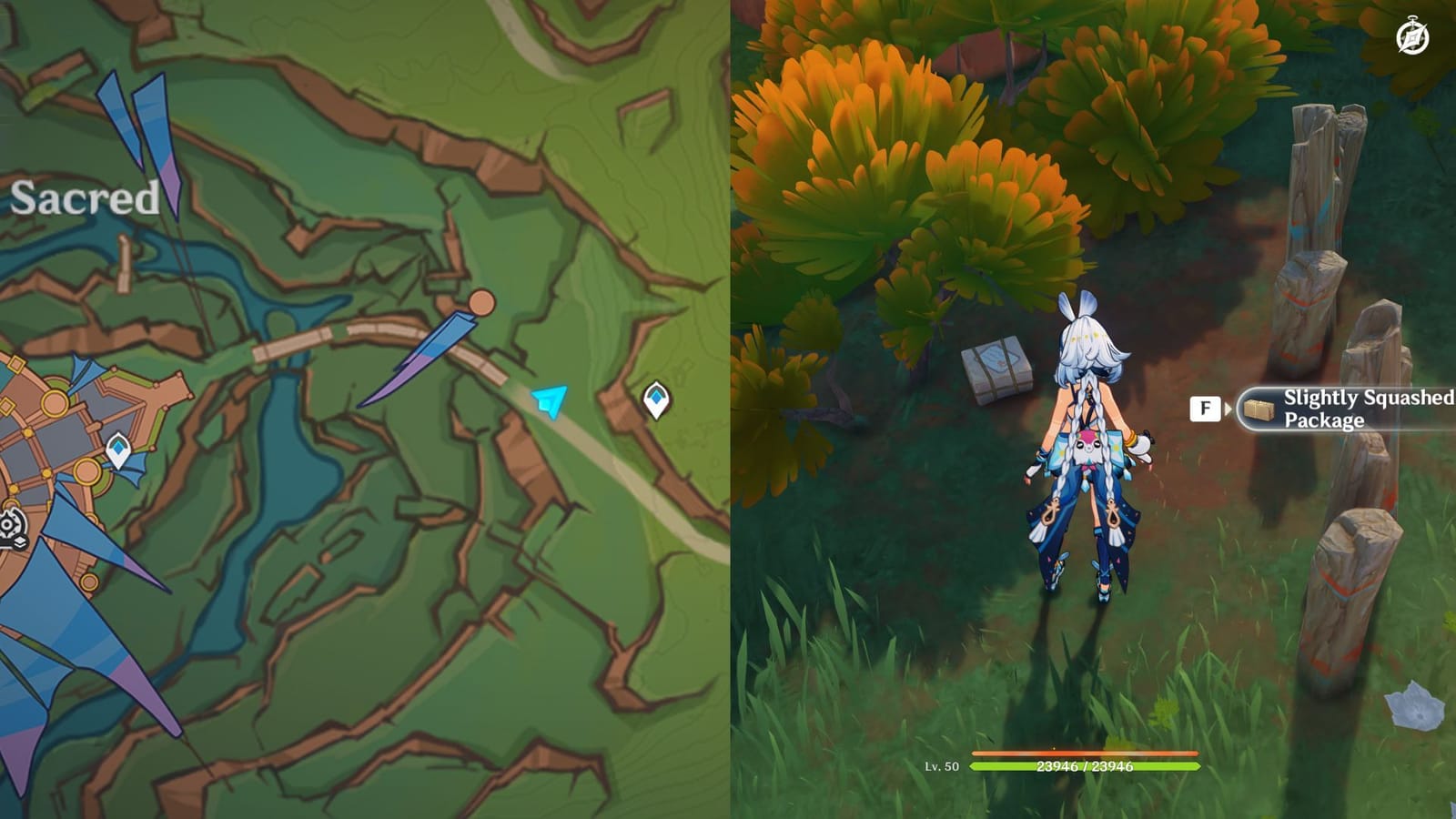Click the 'Sacred' region name on the map
The height and width of the screenshot is (819, 1456).
pyautogui.click(x=85, y=196)
